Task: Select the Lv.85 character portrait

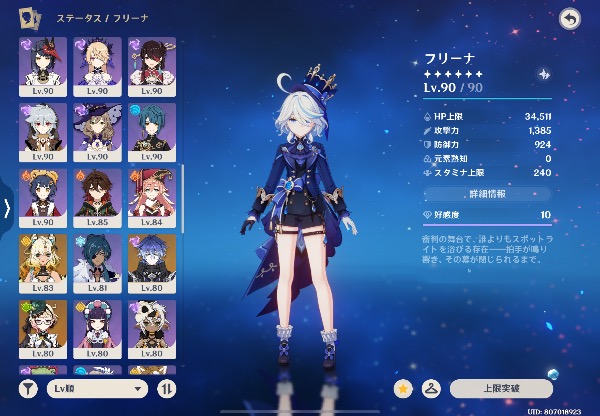Action: [x=97, y=193]
